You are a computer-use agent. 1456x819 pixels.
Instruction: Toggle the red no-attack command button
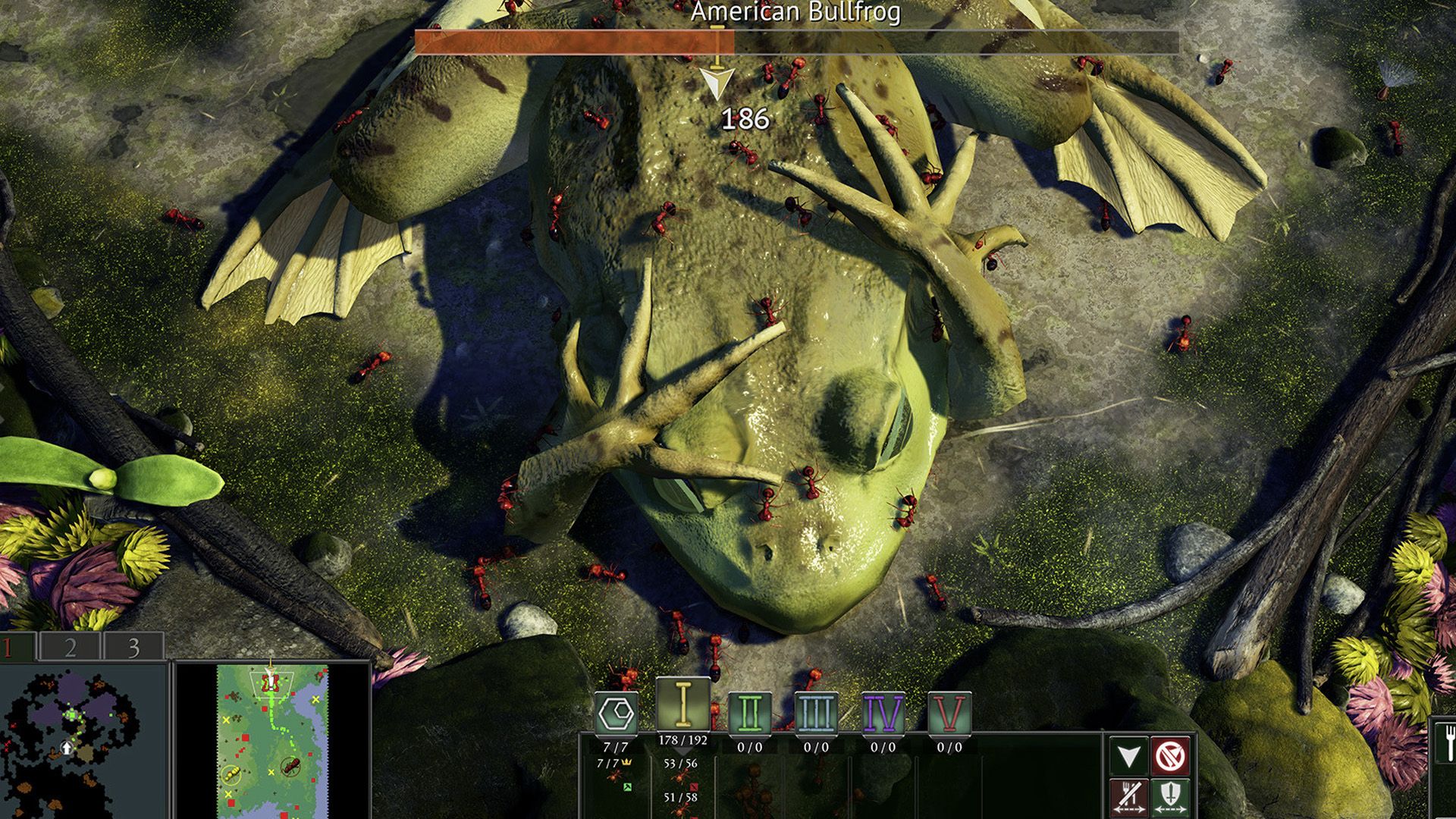(x=1170, y=756)
